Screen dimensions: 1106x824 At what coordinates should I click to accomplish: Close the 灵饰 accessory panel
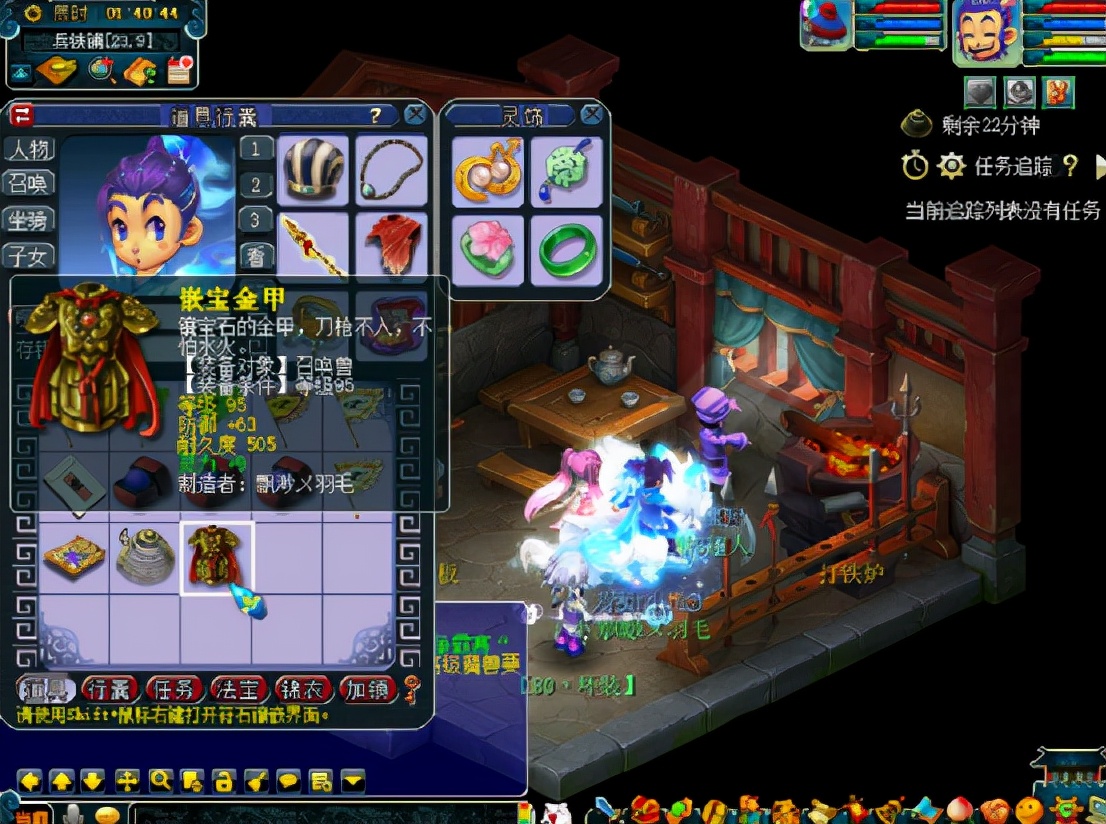(x=592, y=114)
